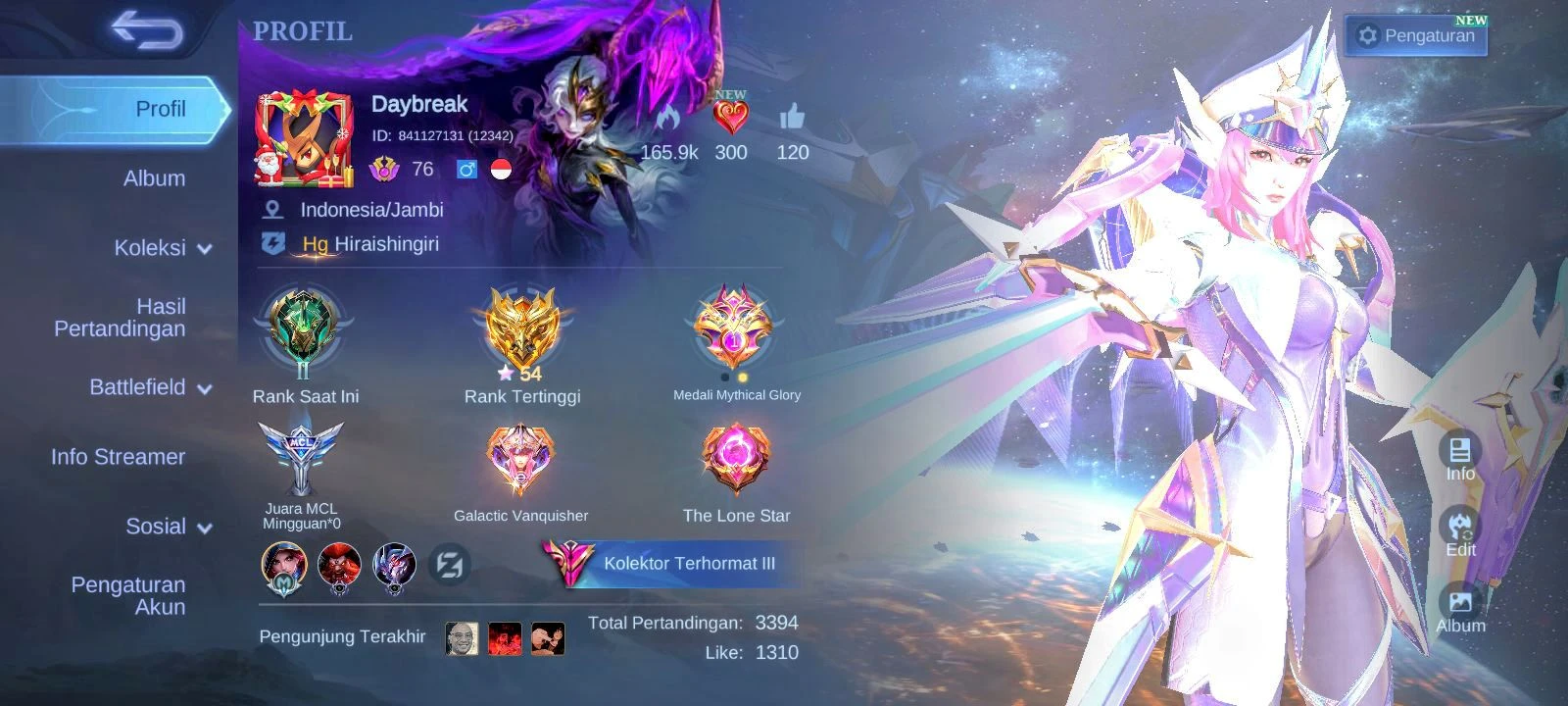Tap the Daybreak profile avatar

pos(304,138)
